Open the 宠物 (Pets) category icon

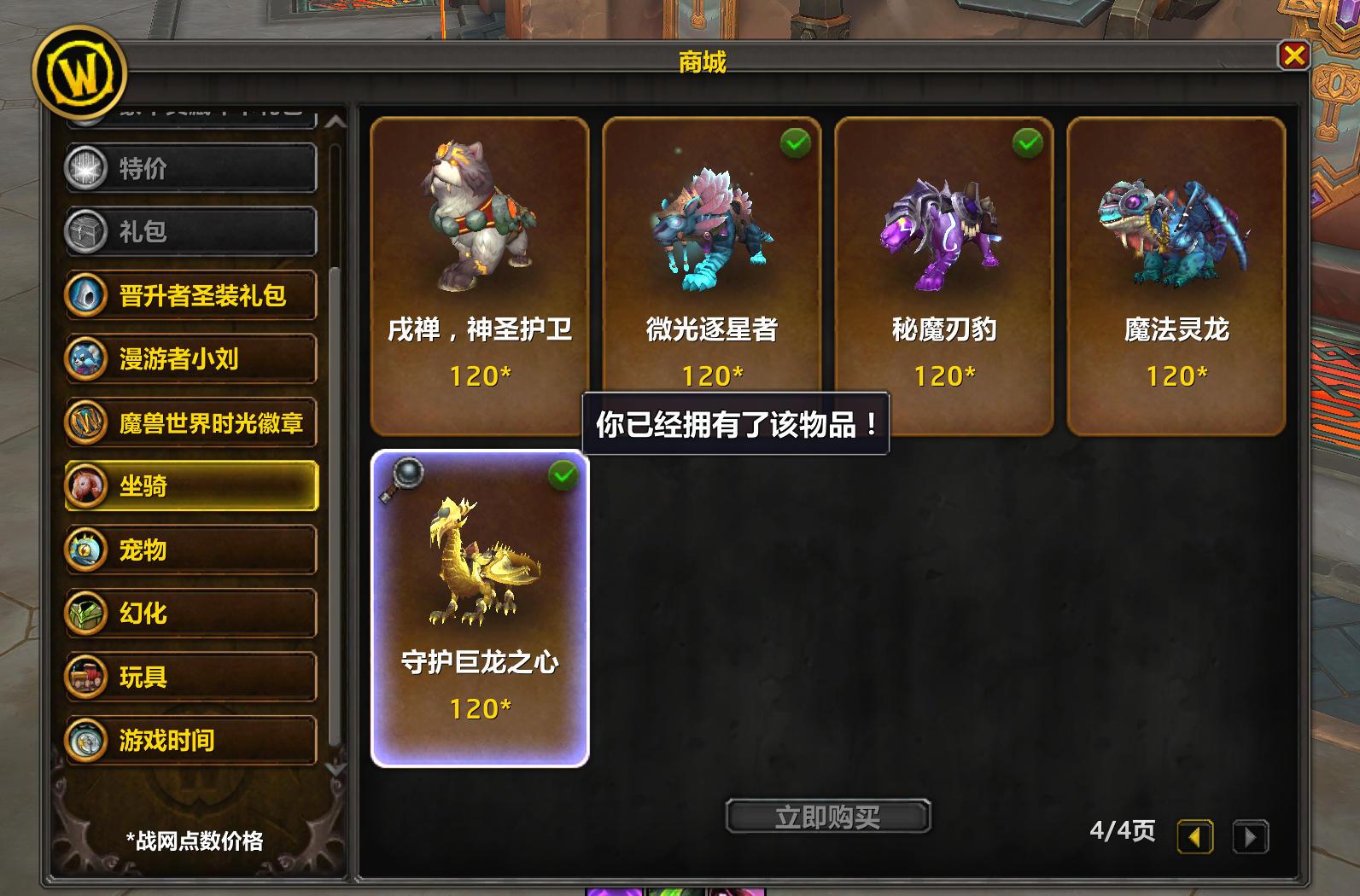tap(85, 550)
